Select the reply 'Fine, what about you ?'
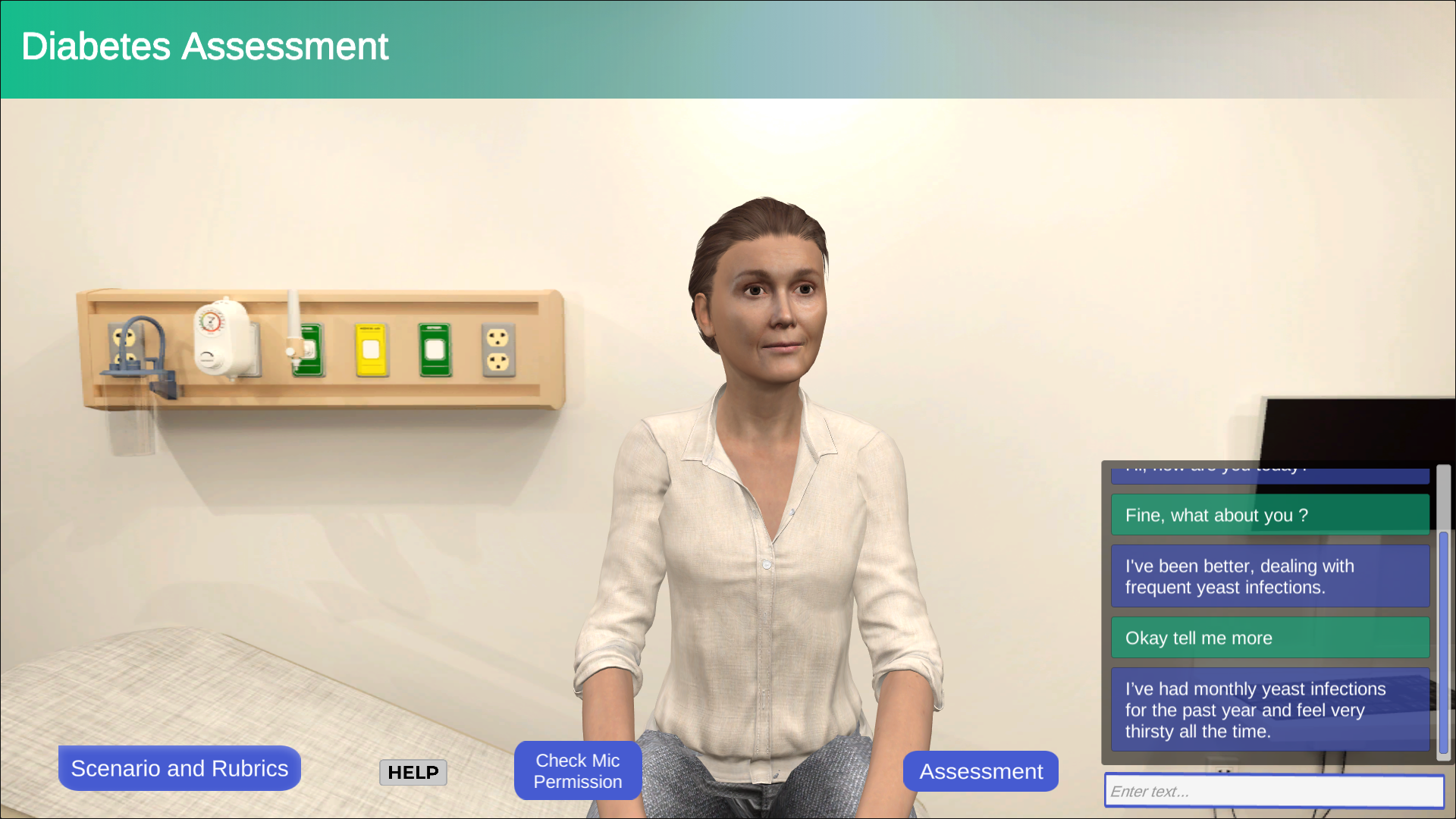The height and width of the screenshot is (819, 1456). [x=1269, y=515]
